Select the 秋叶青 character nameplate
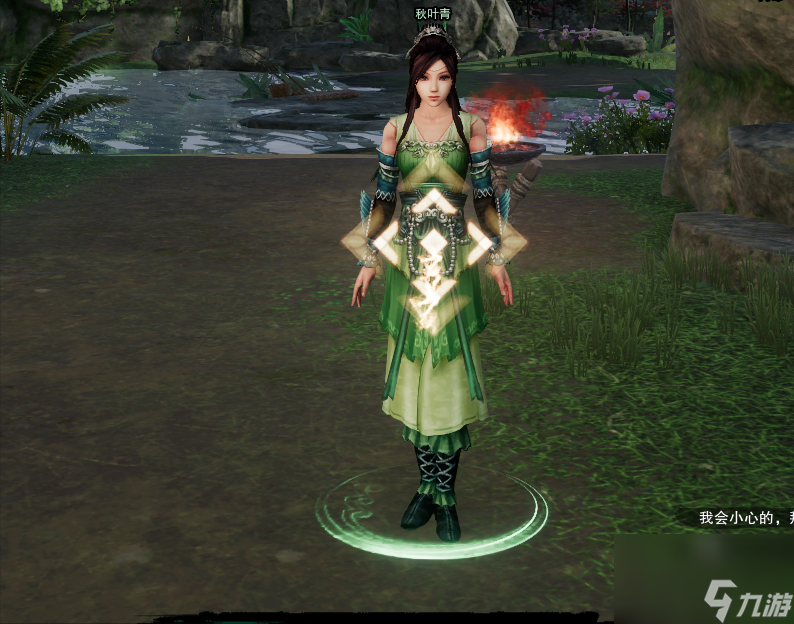Screen dimensions: 794x624 [434, 14]
